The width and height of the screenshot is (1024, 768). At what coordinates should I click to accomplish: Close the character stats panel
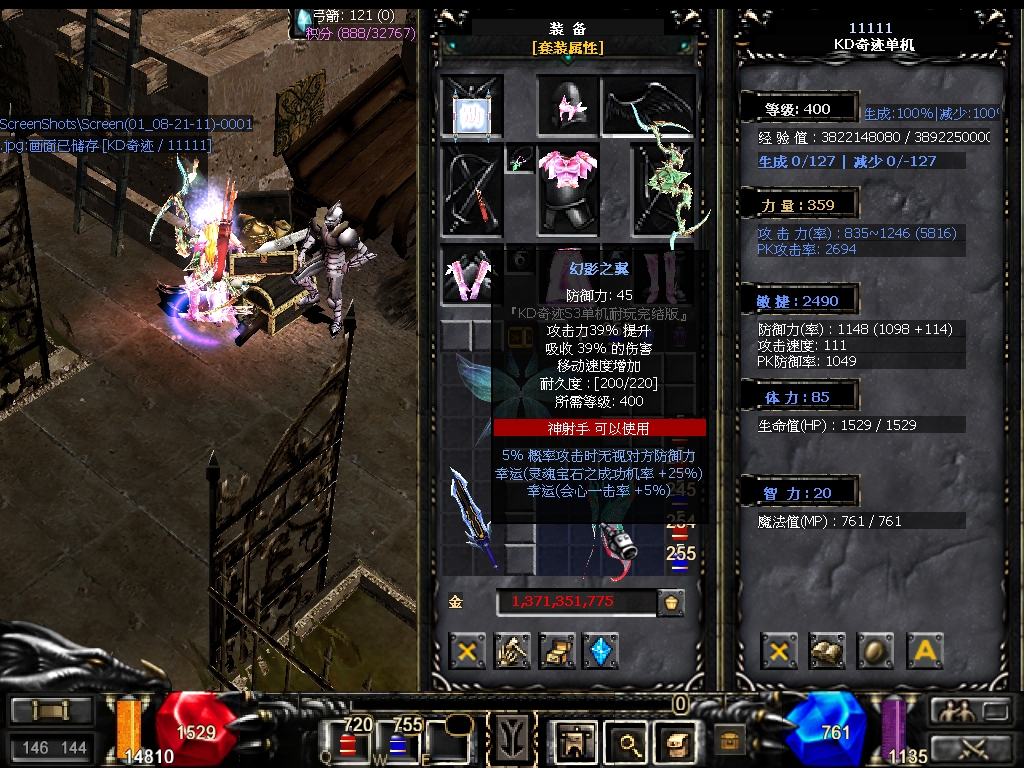coord(779,651)
